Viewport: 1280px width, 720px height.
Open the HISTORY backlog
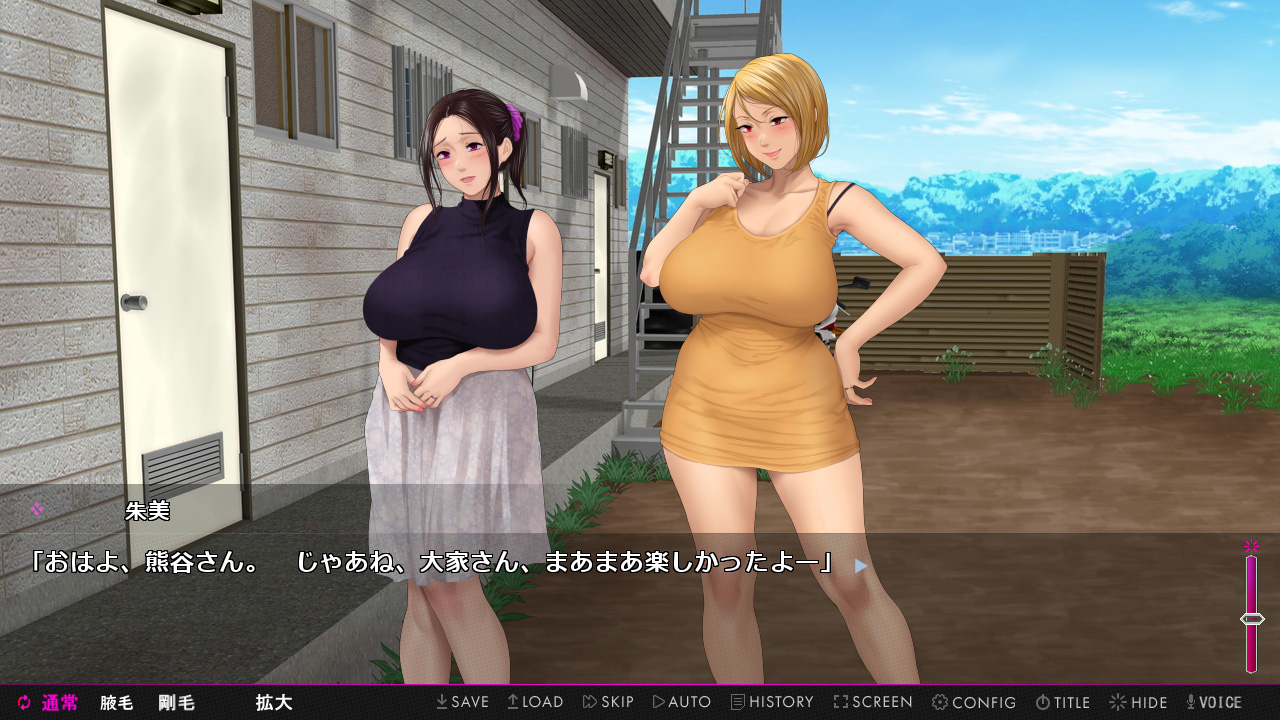click(x=772, y=702)
